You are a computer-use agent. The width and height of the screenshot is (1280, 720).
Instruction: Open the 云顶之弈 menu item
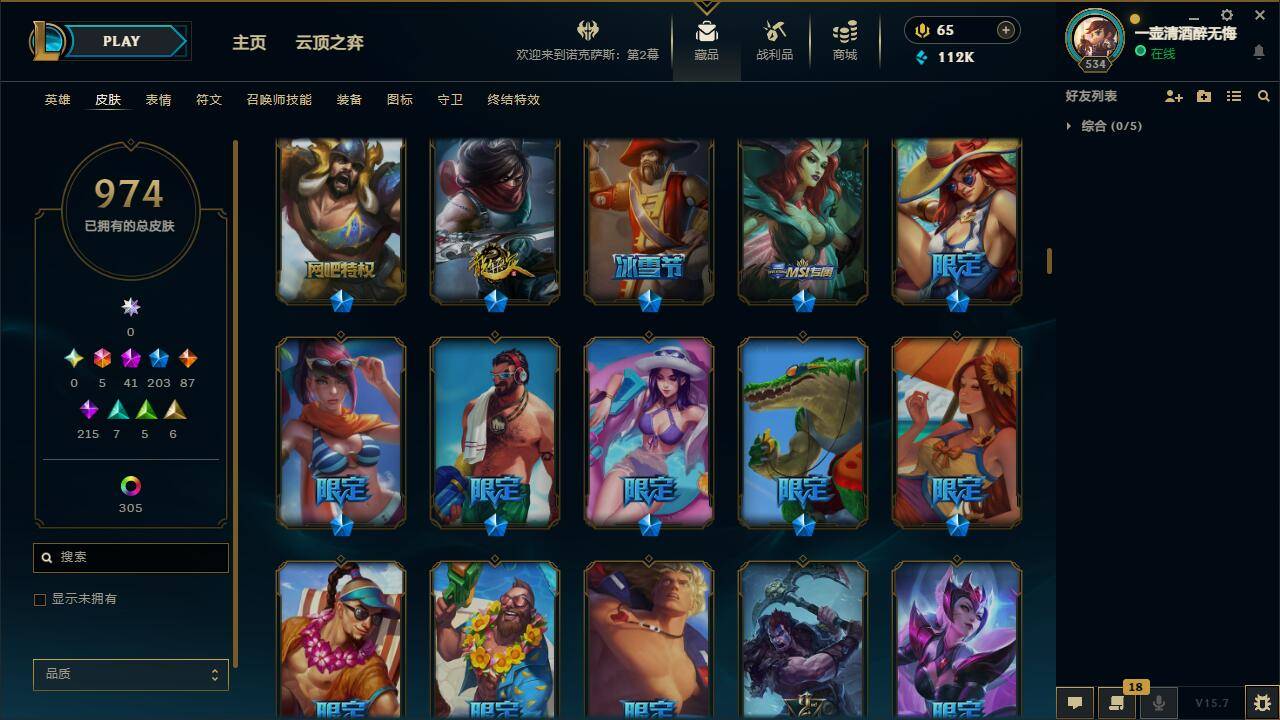329,43
